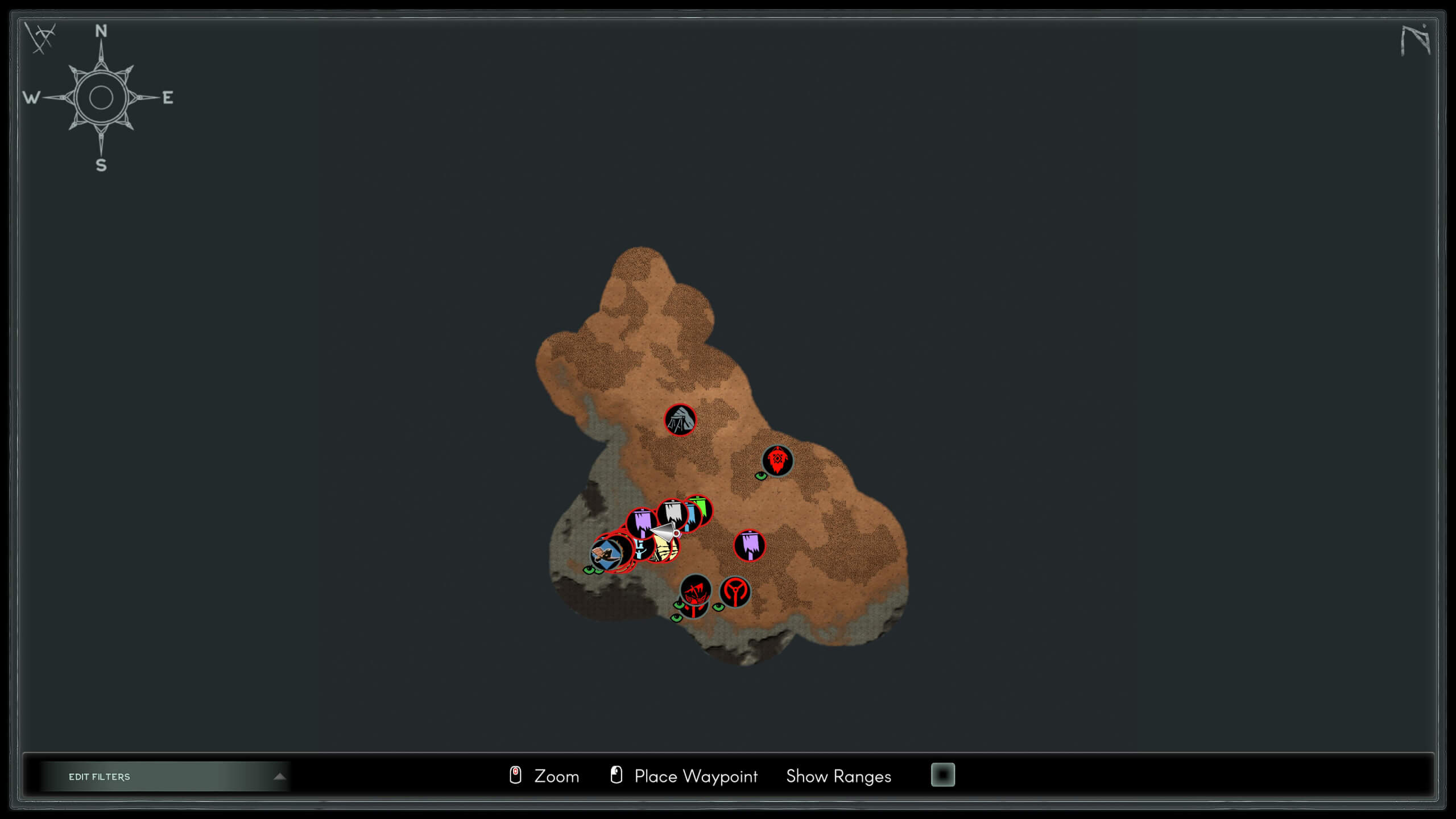Select the grey tent camp marker
This screenshot has height=819, width=1456.
click(680, 420)
